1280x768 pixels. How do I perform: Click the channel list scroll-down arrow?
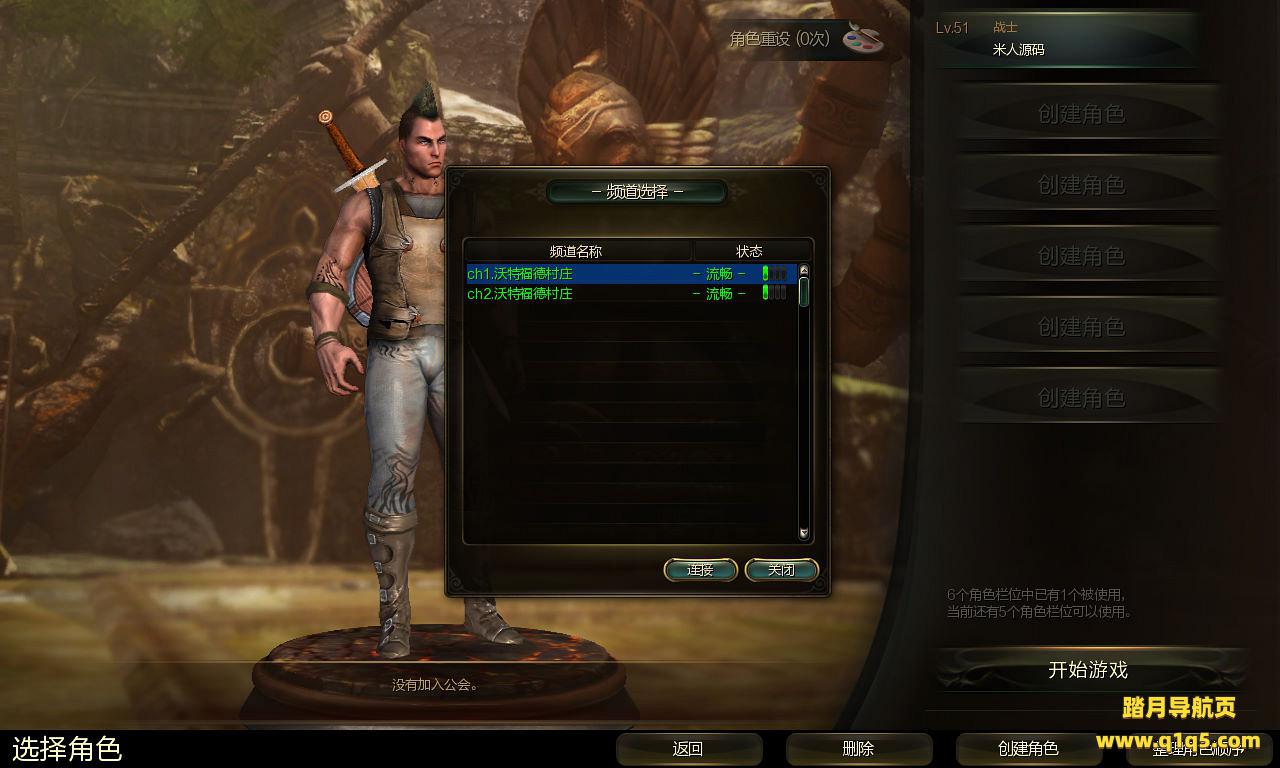click(803, 534)
